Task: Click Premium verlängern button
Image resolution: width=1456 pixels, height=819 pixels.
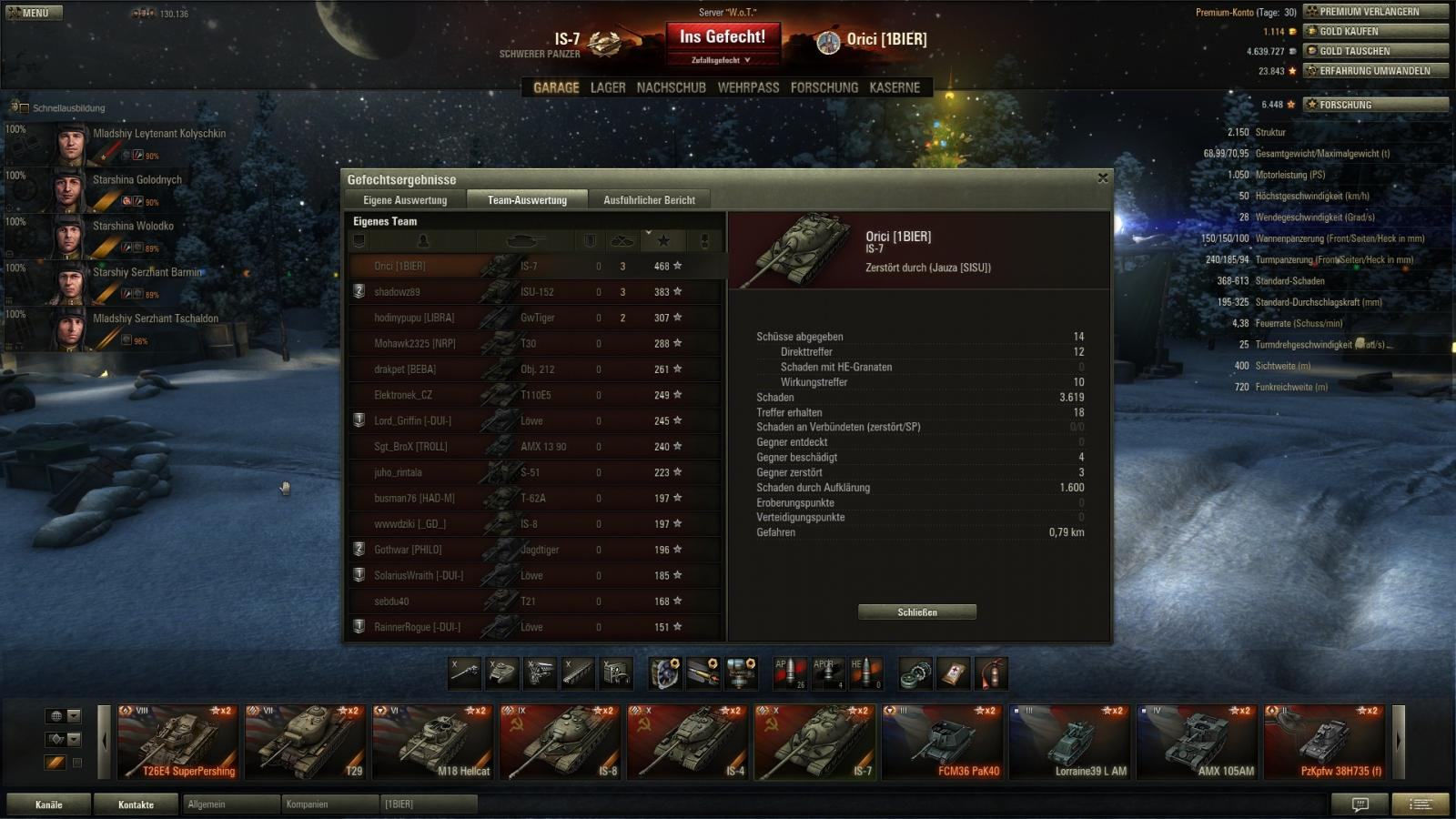Action: pos(1375,12)
